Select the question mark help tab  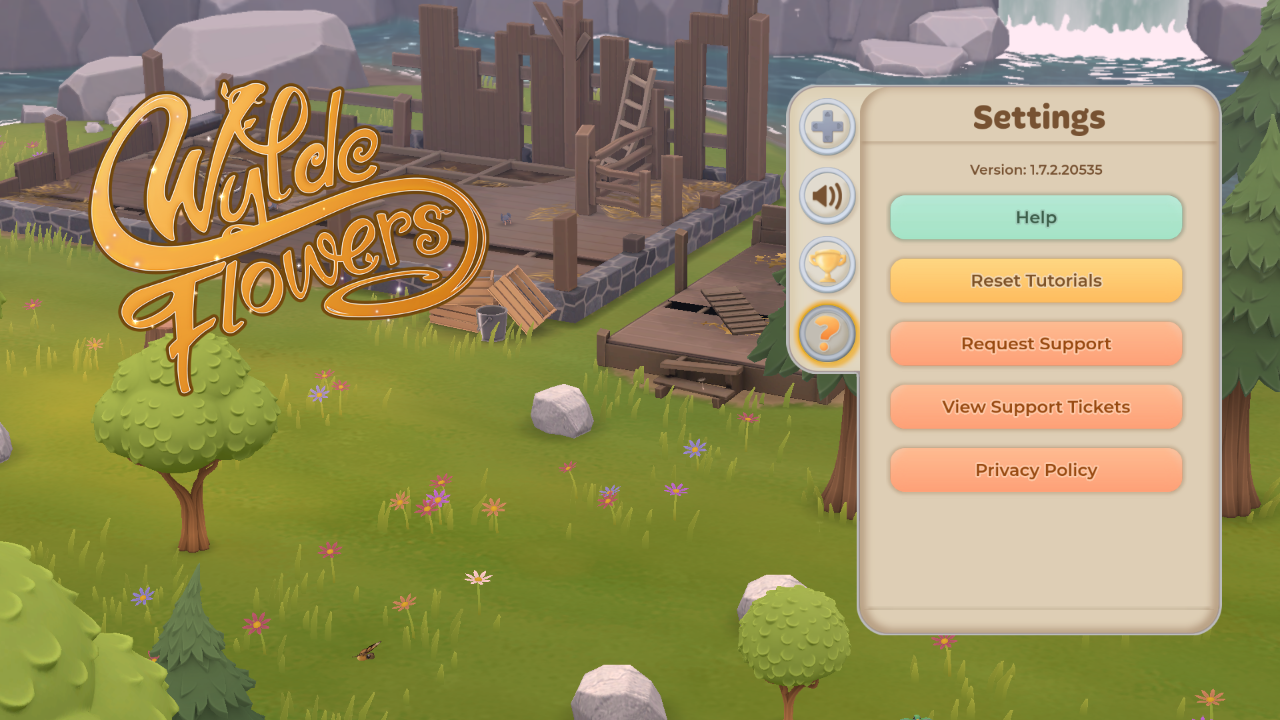coord(827,333)
